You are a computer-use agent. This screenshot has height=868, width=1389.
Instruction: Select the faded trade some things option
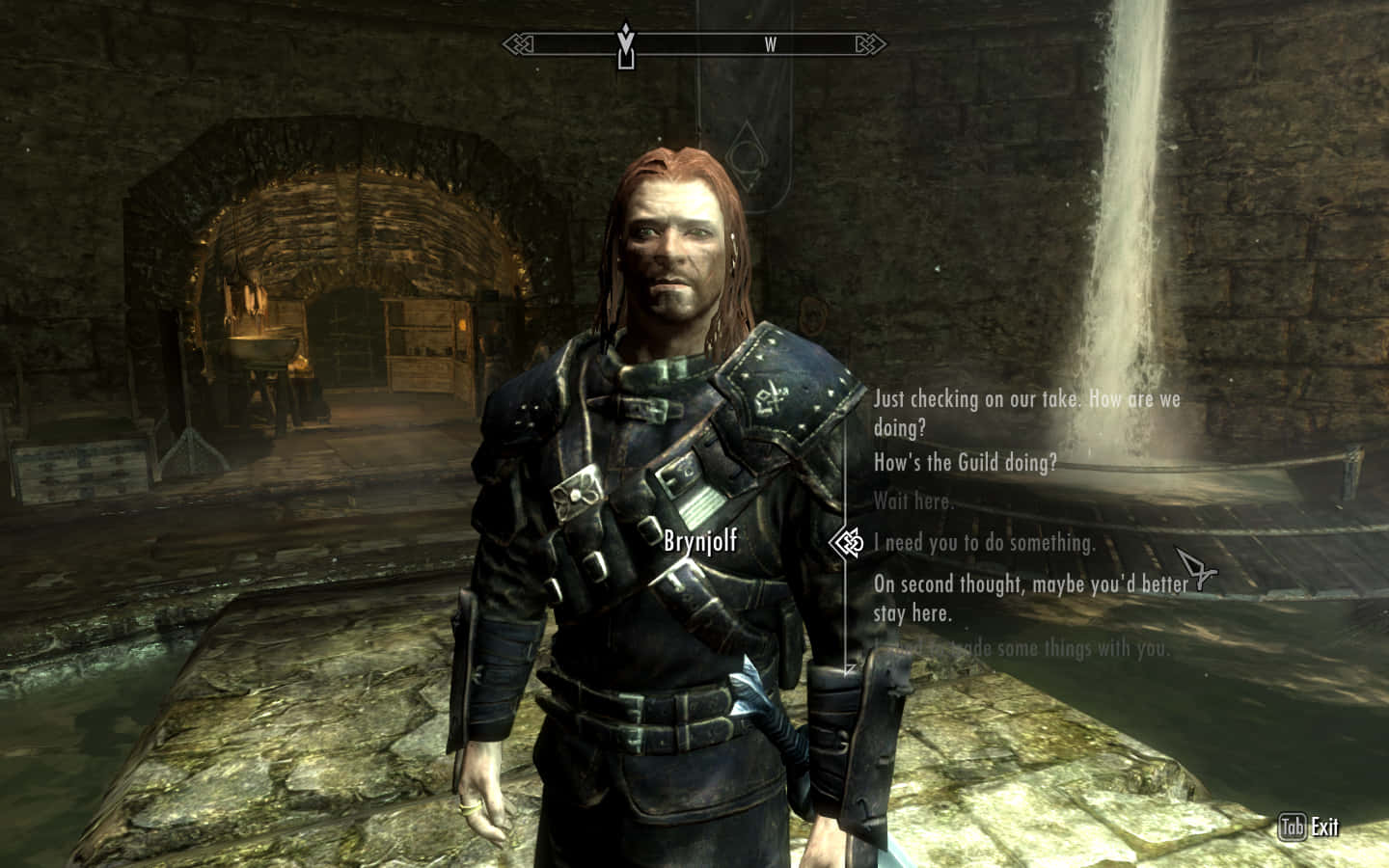point(1022,648)
